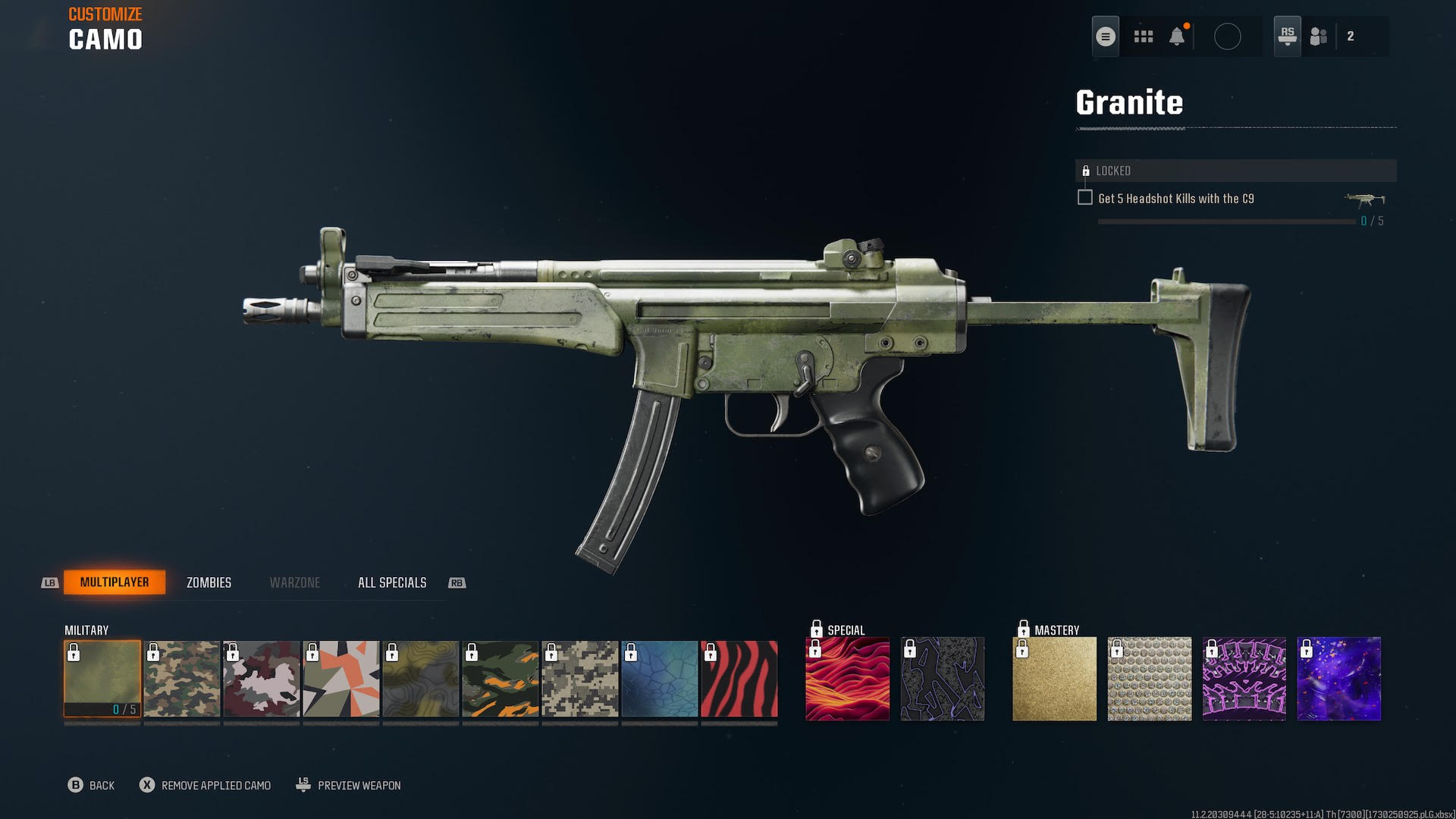Select the All Specials tab

(392, 582)
